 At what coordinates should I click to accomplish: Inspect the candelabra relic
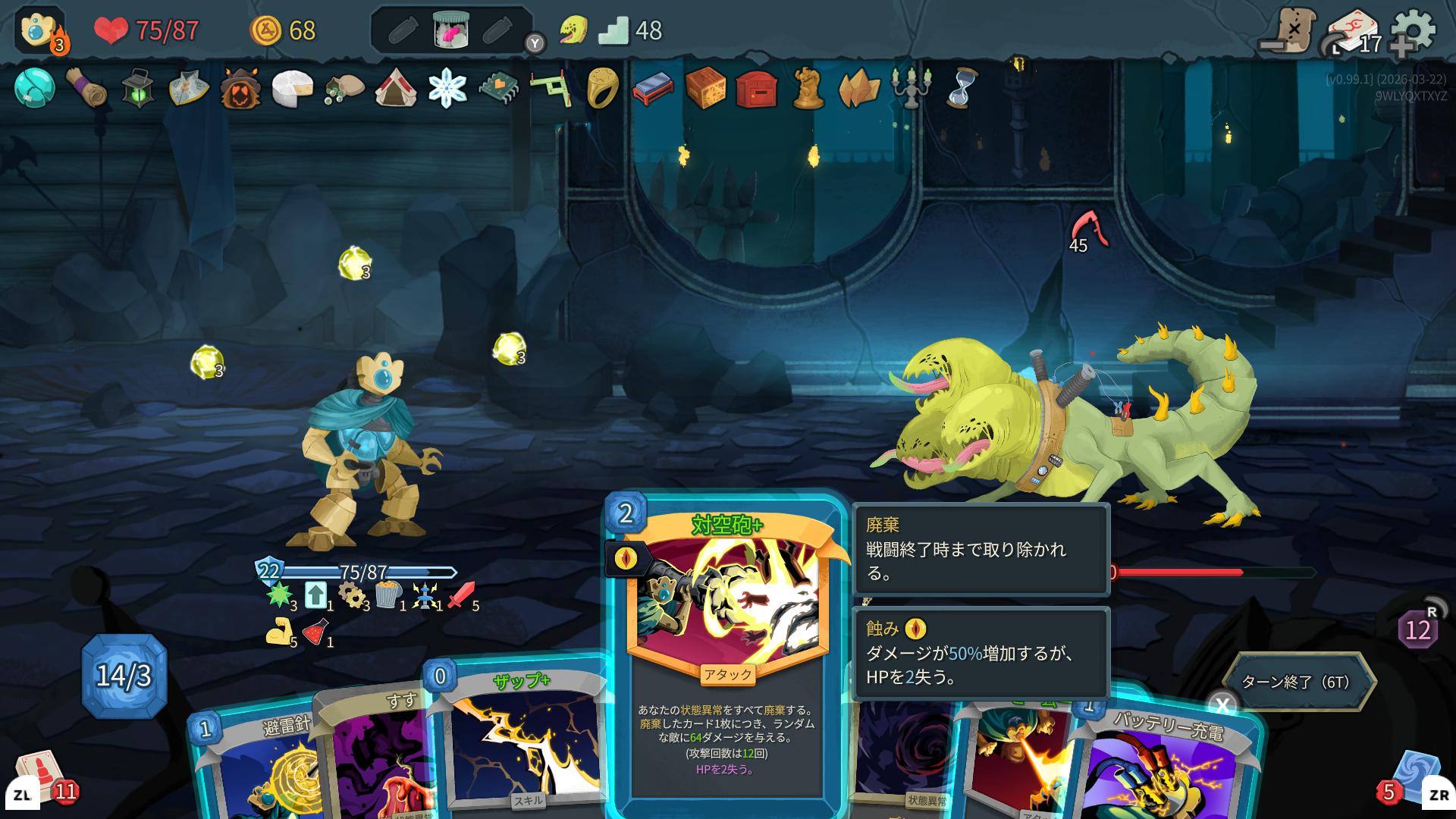[910, 88]
